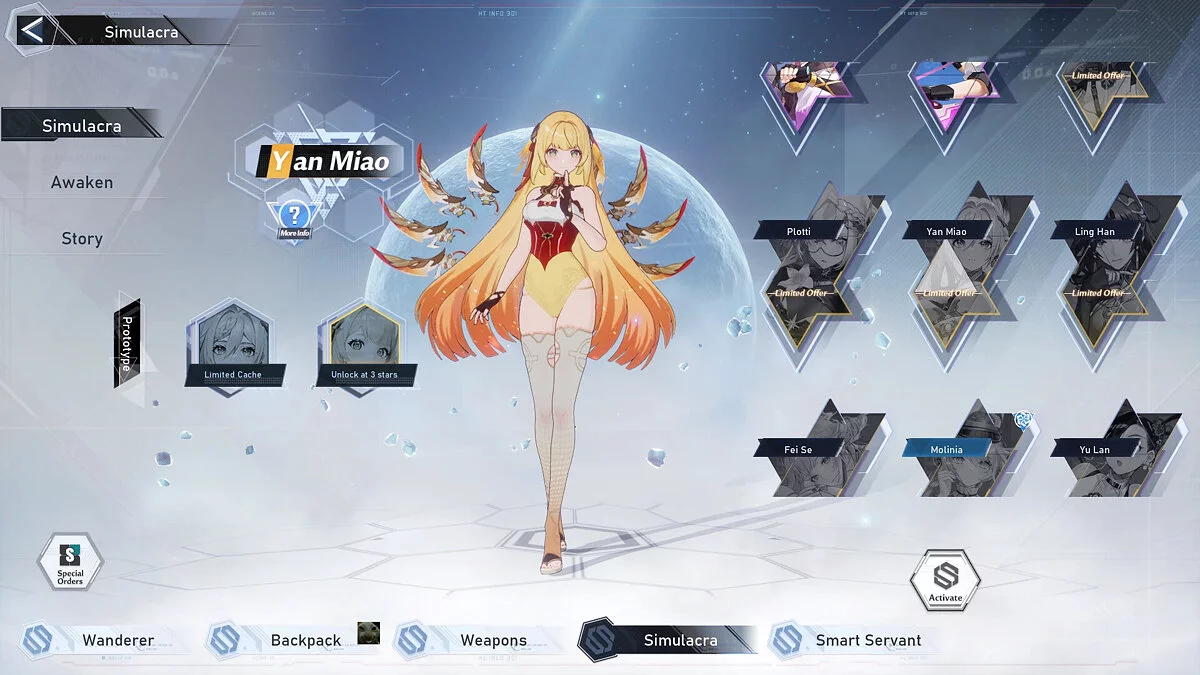Choose the Limited Cache prototype portrait

point(233,345)
